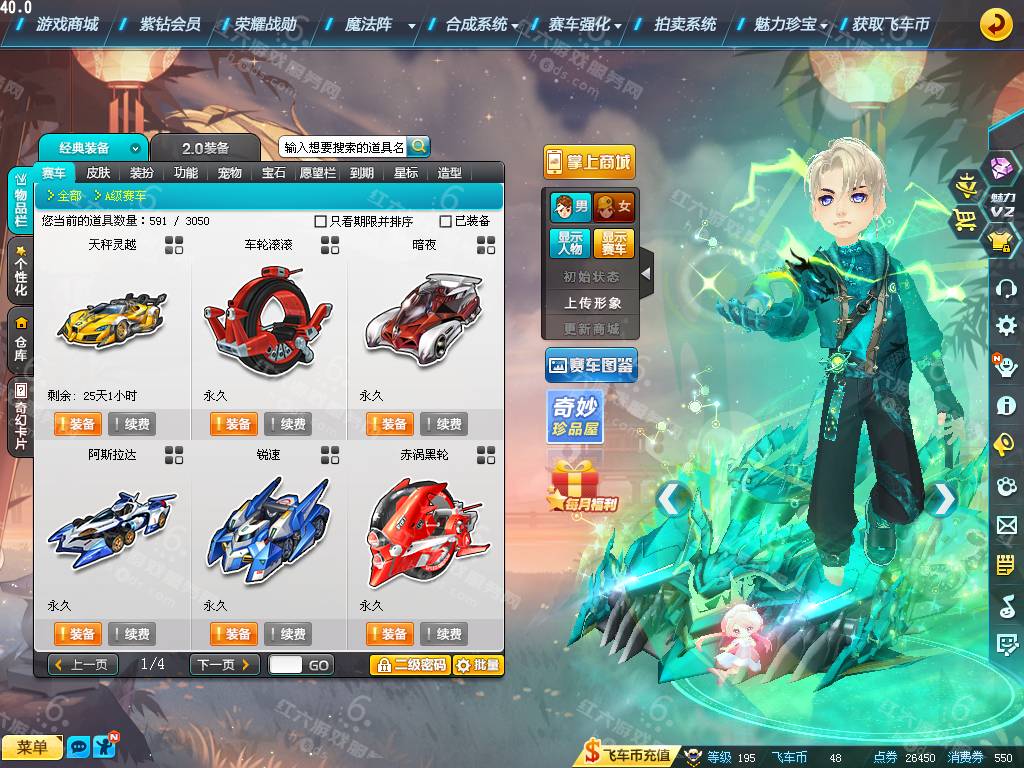Open the 赛车图鉴 car encyclopedia
Screen dimensions: 1024x768
pyautogui.click(x=590, y=366)
